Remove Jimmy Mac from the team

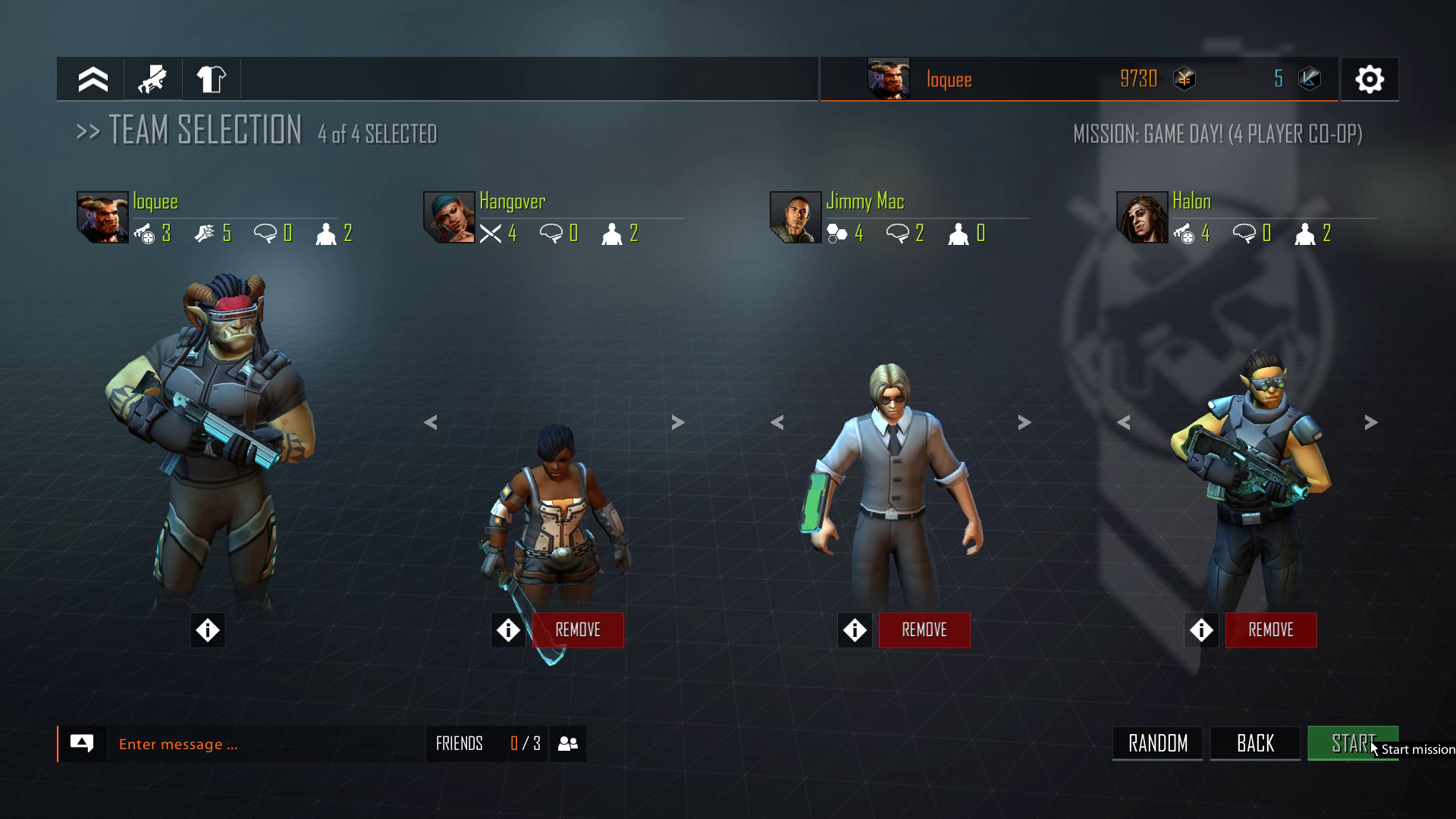pyautogui.click(x=924, y=629)
